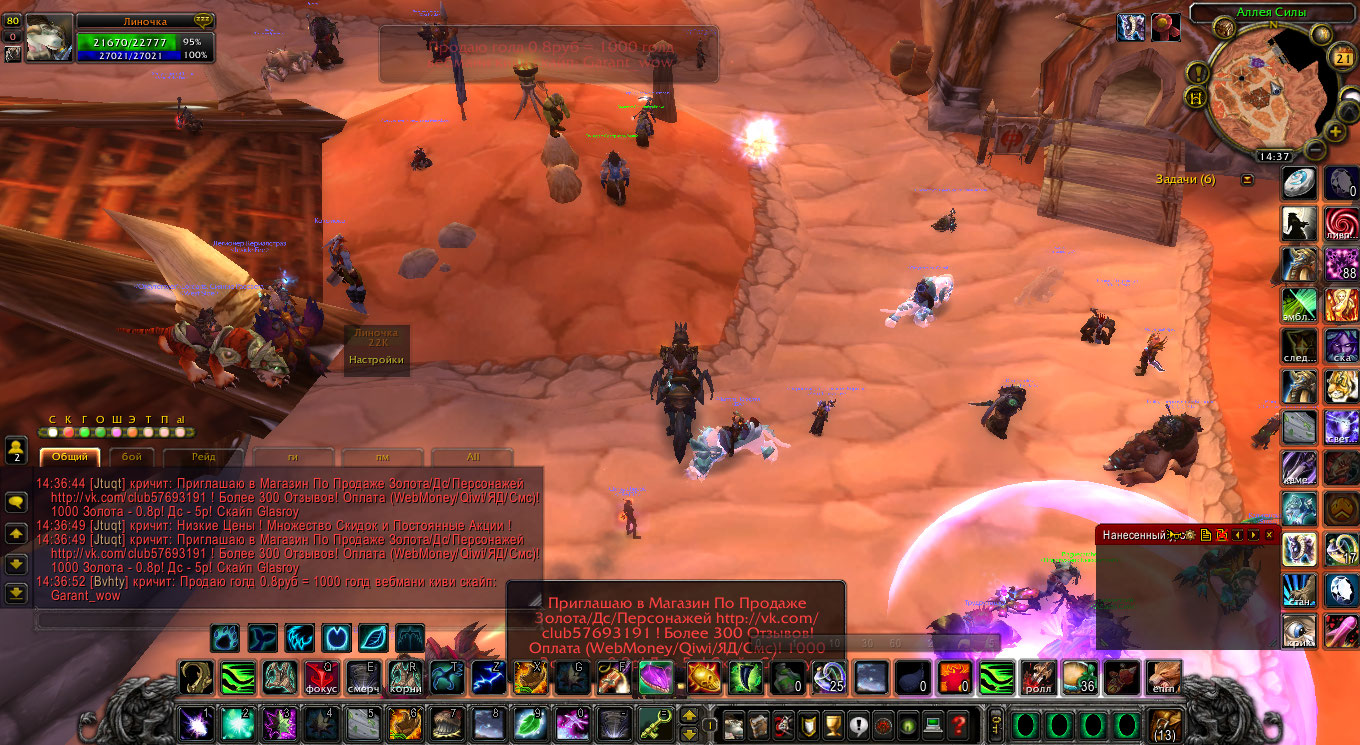Switch to the Общий chat tab
1360x745 pixels.
click(x=70, y=457)
